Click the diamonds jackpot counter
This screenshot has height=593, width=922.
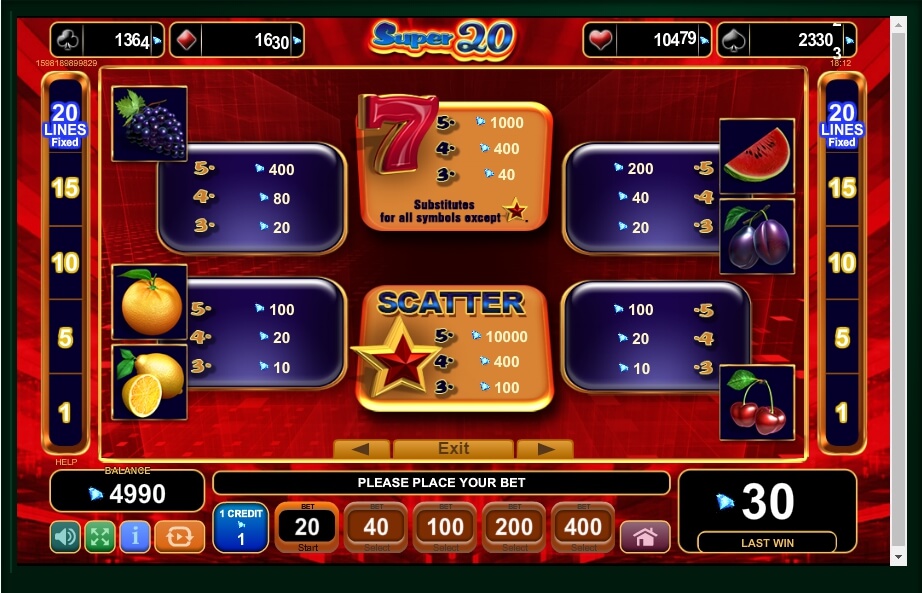pos(236,40)
